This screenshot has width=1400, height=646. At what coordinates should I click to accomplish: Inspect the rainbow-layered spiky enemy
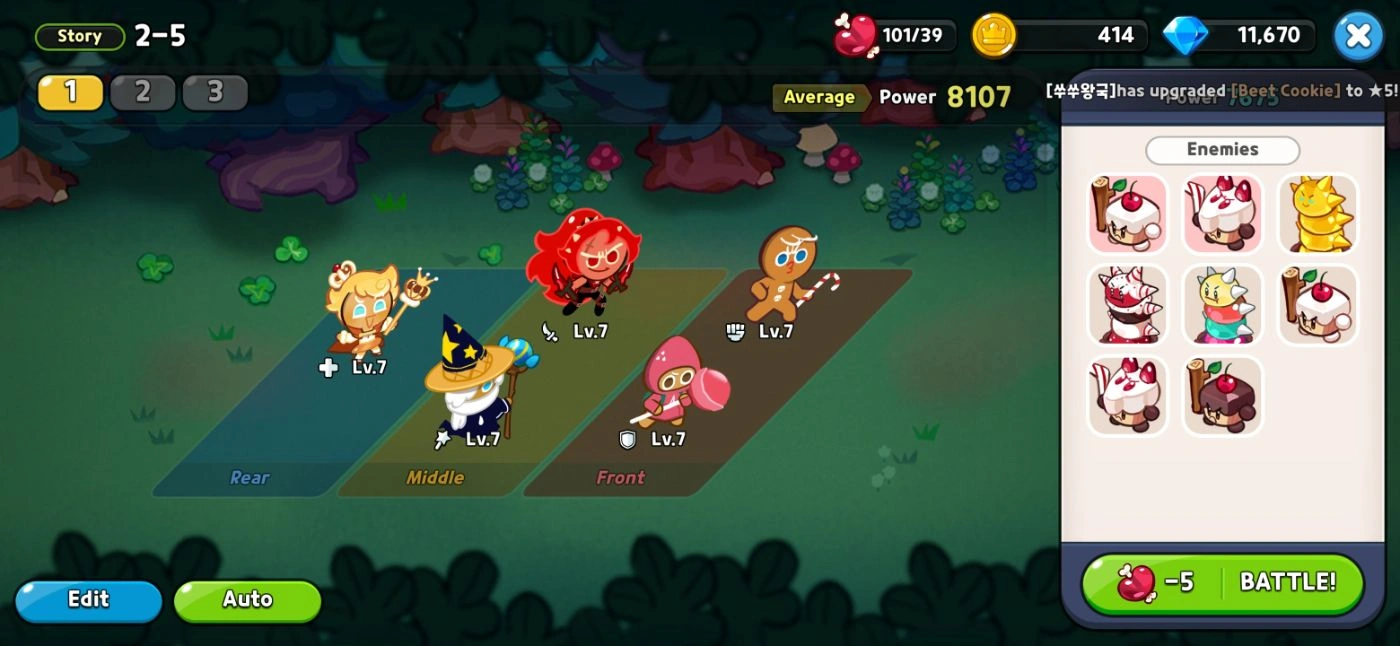coord(1222,305)
